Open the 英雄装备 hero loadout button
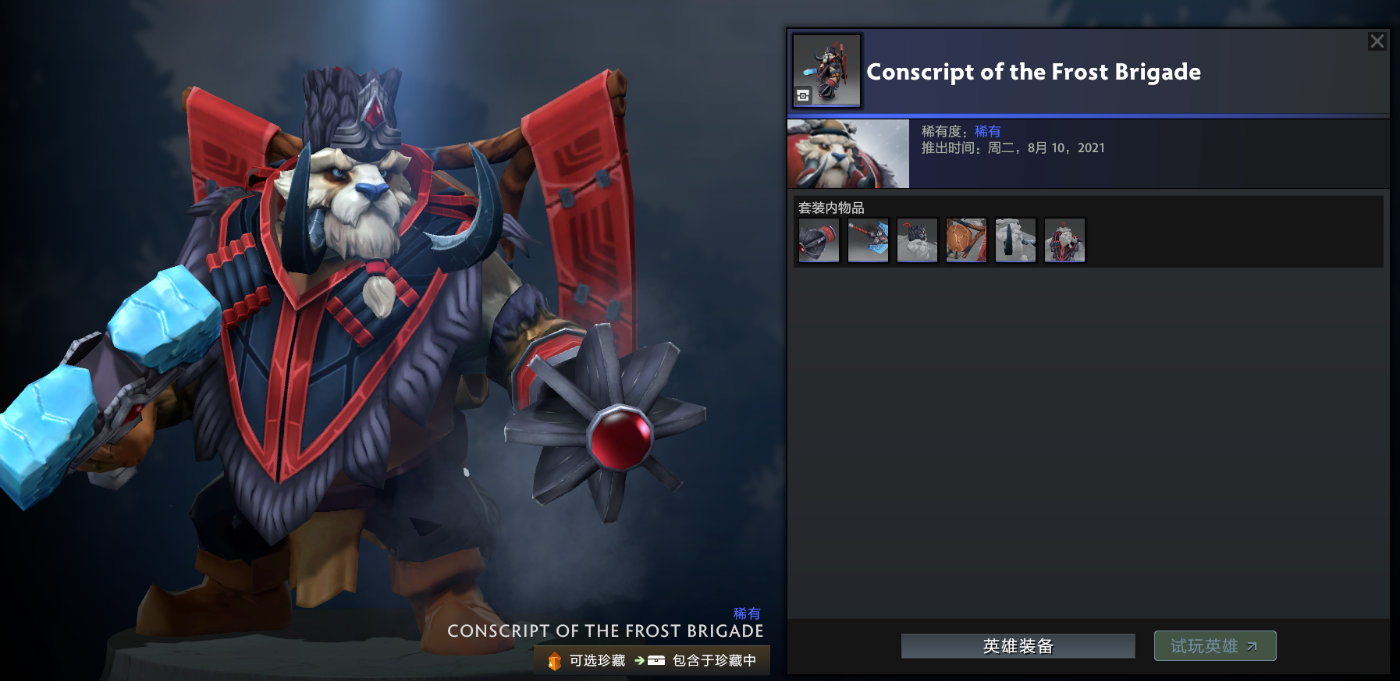Screen dimensions: 1400x681 tap(1018, 646)
